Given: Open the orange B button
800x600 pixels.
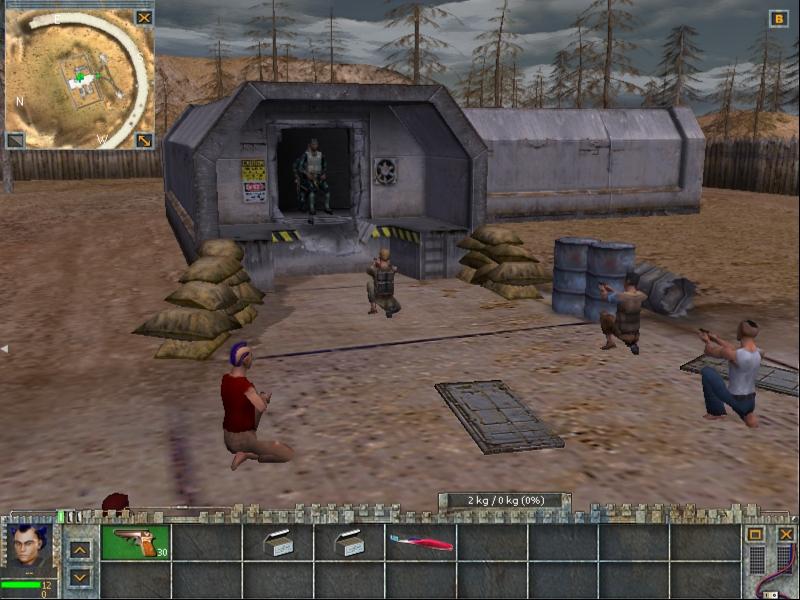Looking at the screenshot, I should (778, 18).
